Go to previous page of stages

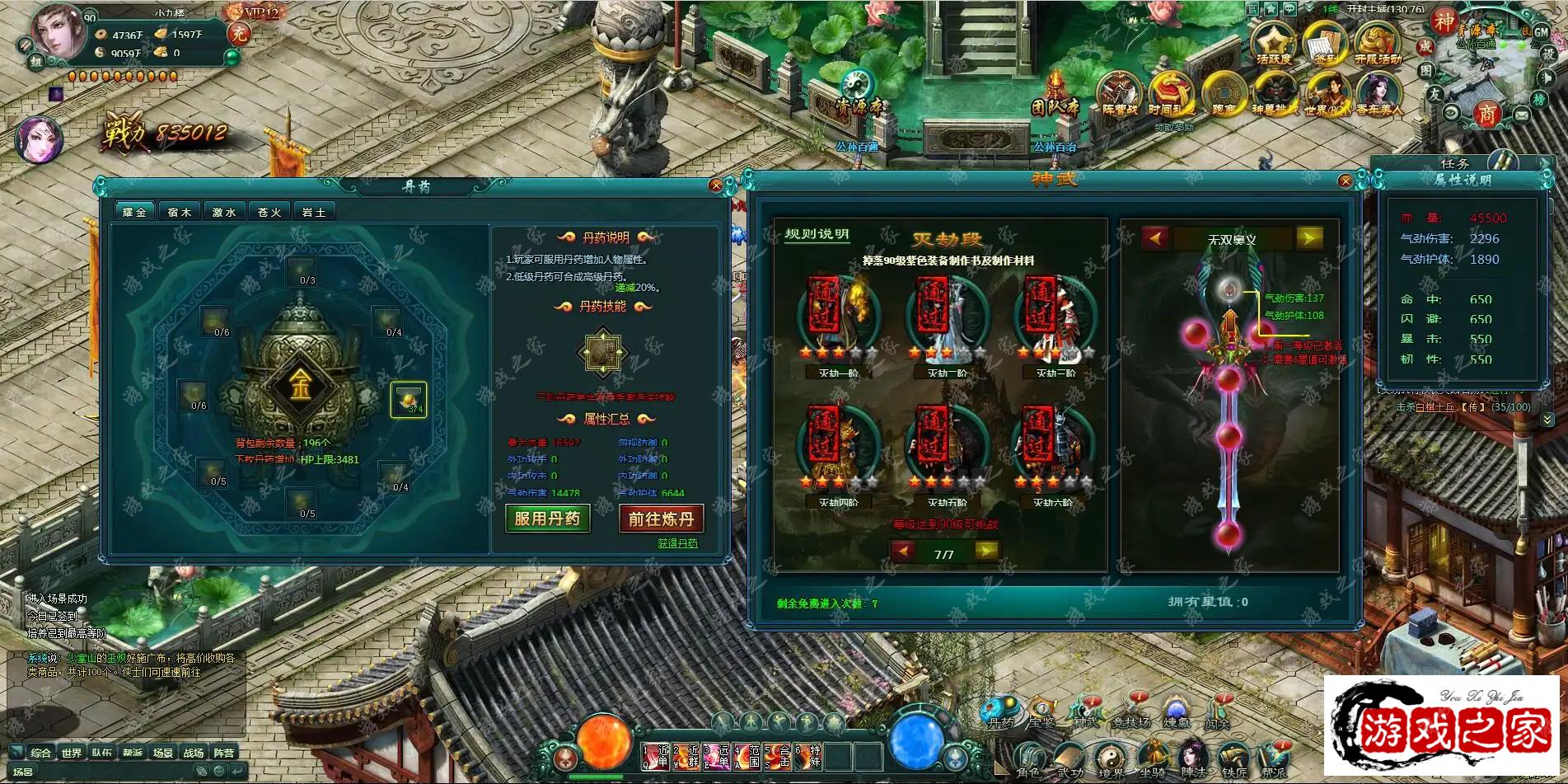[903, 552]
